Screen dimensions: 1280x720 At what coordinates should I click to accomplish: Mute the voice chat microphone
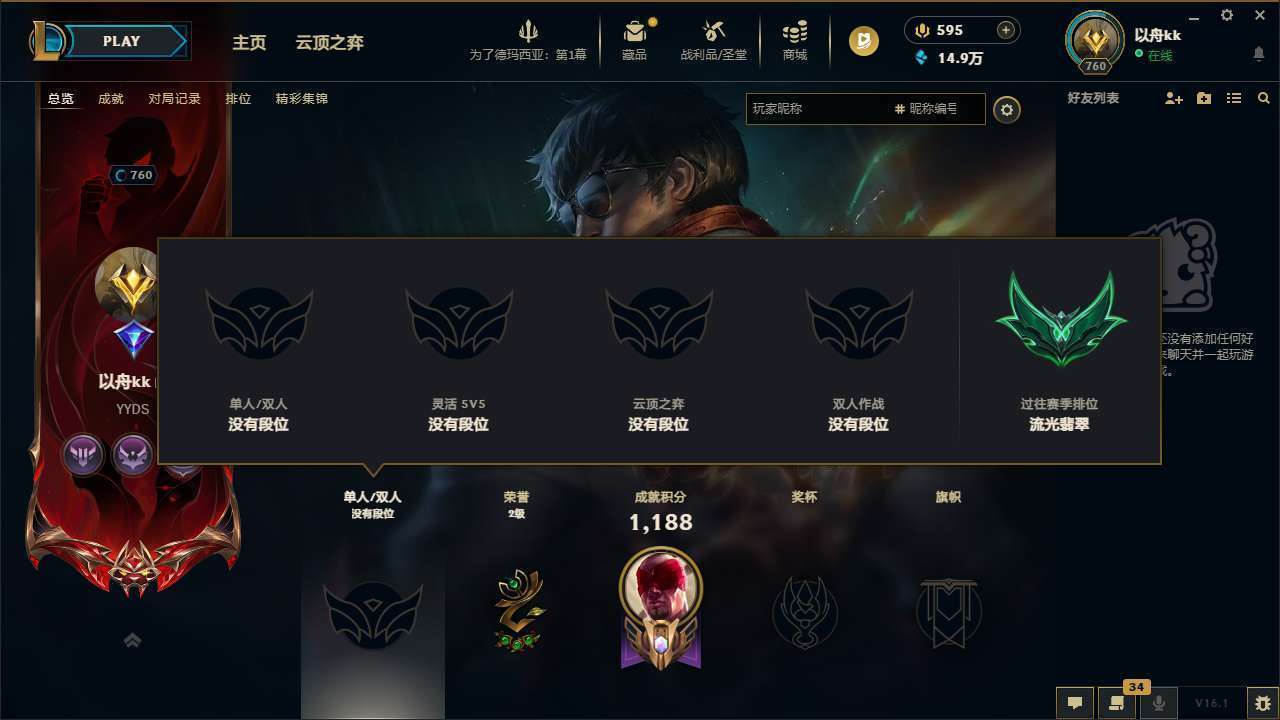click(1159, 703)
